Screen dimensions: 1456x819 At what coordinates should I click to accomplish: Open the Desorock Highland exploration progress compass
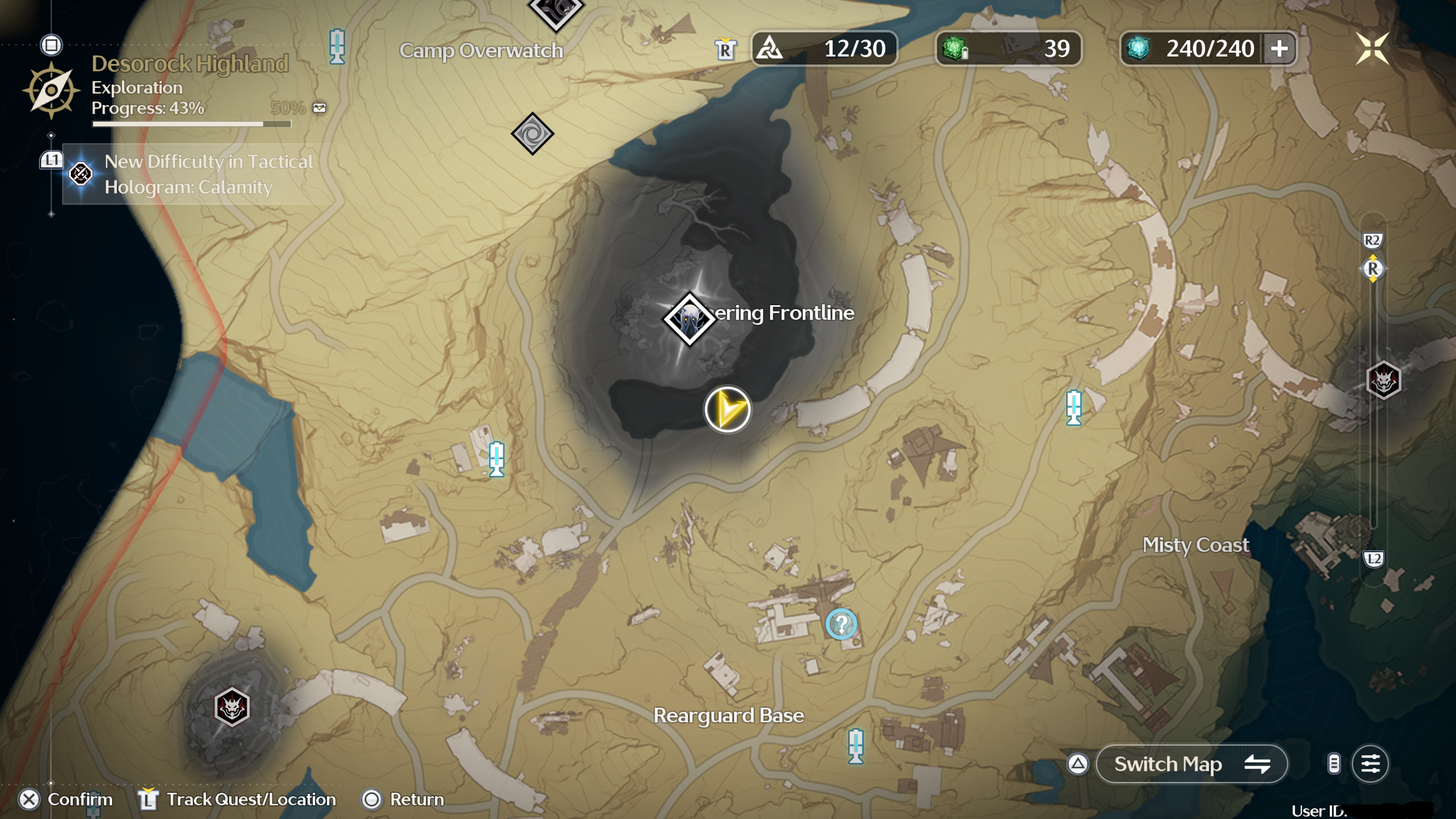pos(51,91)
